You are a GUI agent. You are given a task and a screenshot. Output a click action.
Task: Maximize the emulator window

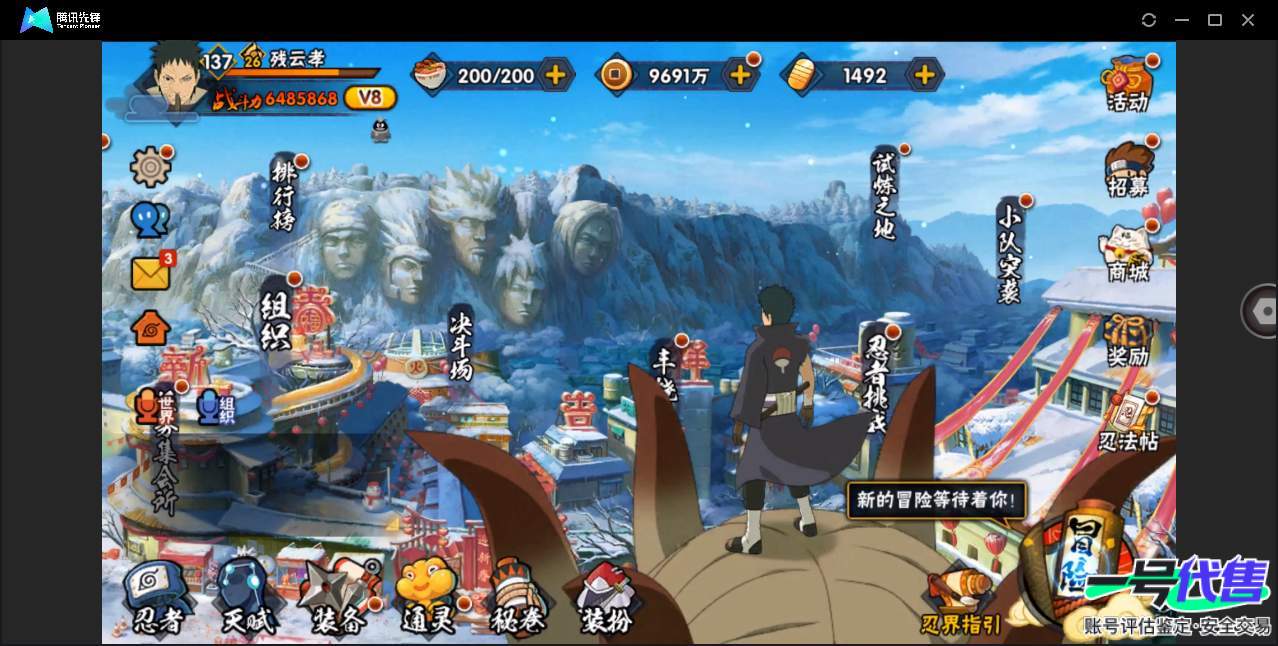(1215, 20)
